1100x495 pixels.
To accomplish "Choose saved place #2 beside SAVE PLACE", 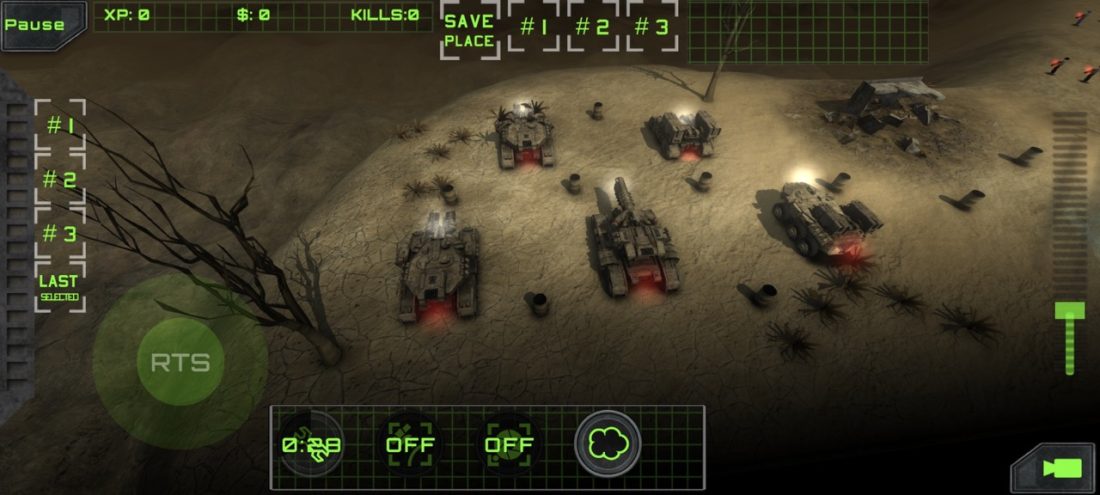I will (x=593, y=27).
